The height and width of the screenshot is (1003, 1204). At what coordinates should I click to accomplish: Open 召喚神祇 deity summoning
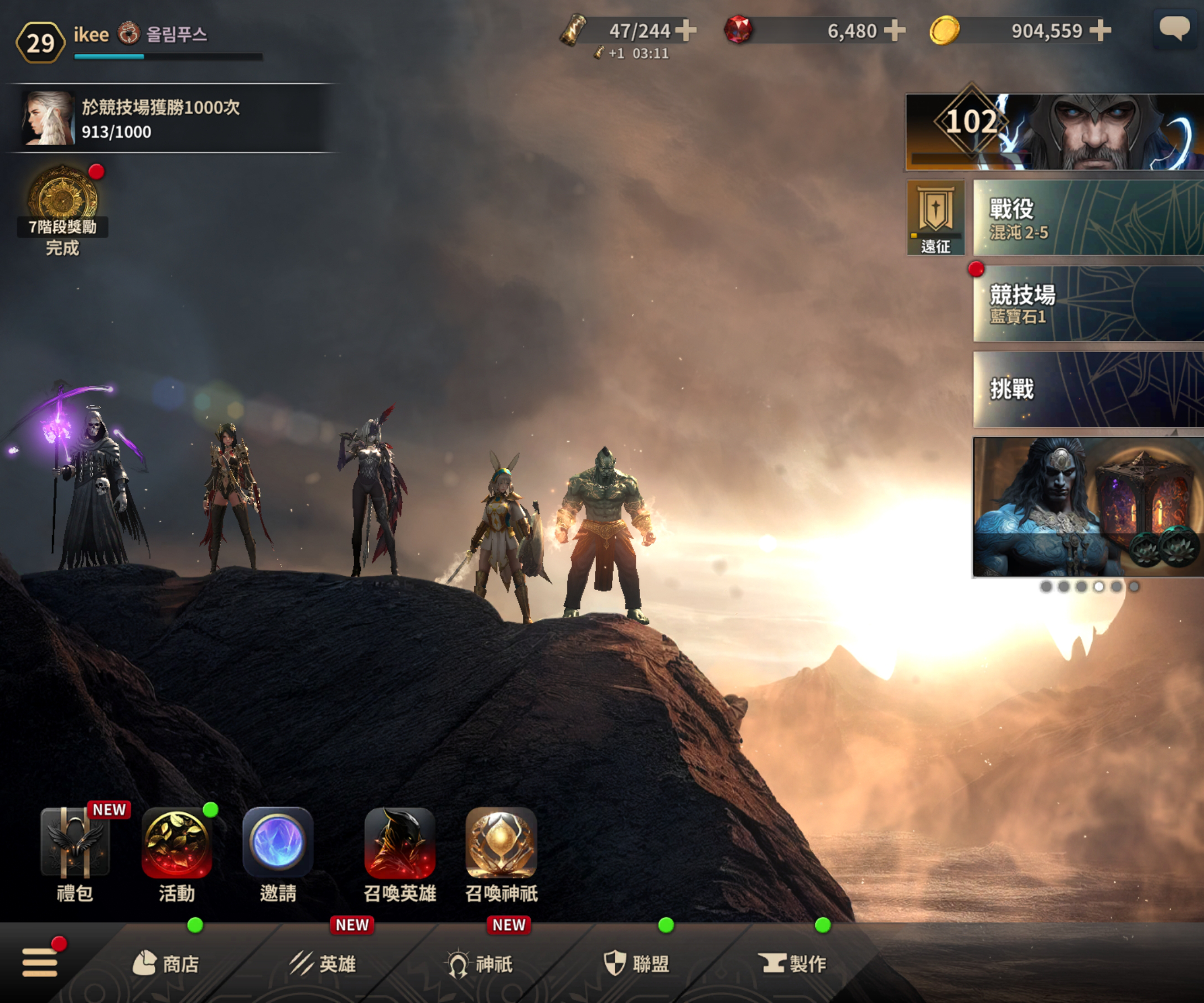(501, 844)
